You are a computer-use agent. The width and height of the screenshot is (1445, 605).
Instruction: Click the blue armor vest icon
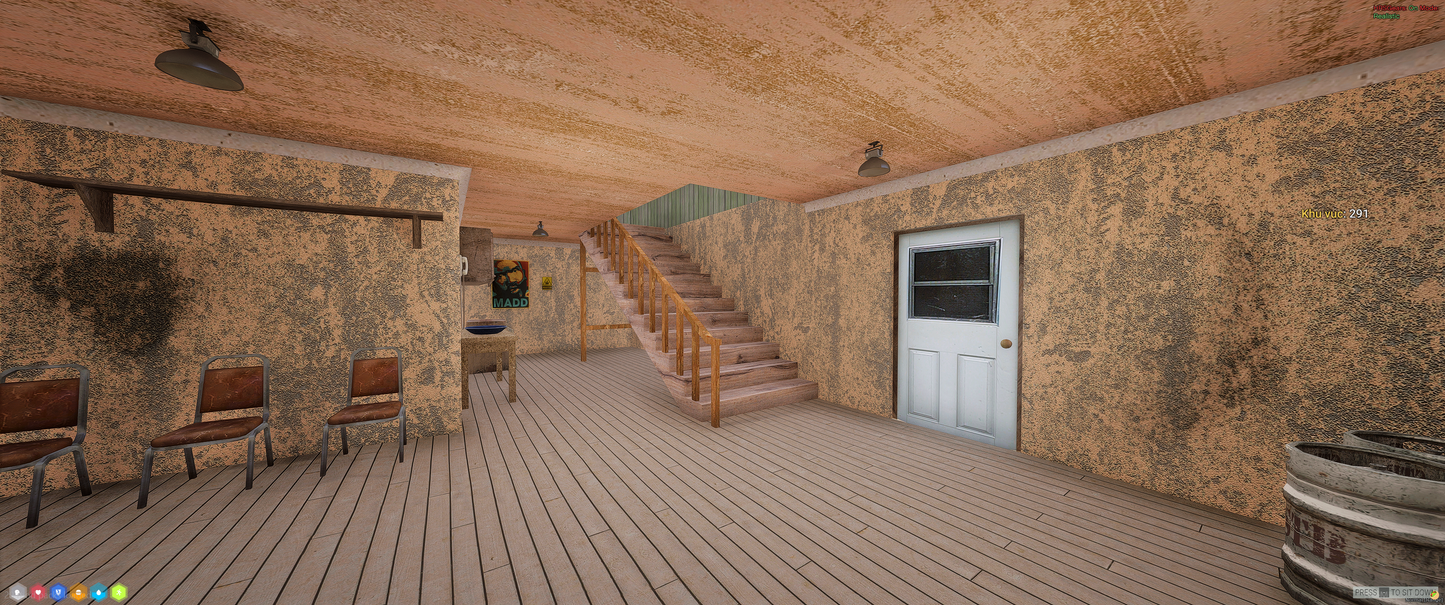(x=58, y=592)
